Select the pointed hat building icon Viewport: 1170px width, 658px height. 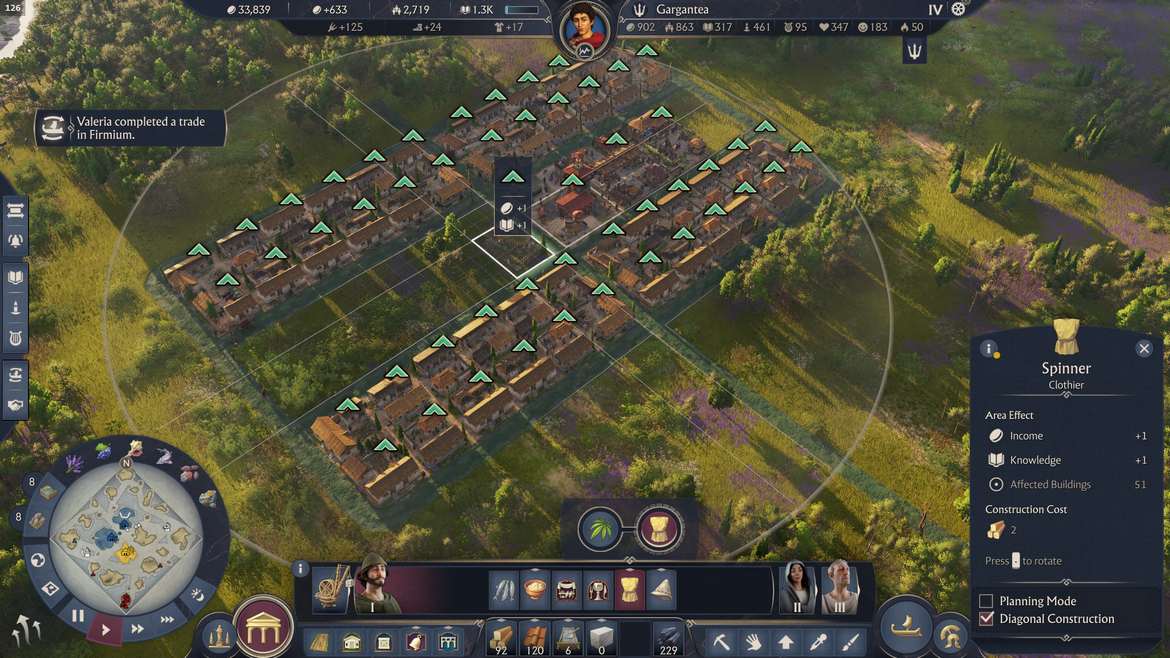coord(661,590)
